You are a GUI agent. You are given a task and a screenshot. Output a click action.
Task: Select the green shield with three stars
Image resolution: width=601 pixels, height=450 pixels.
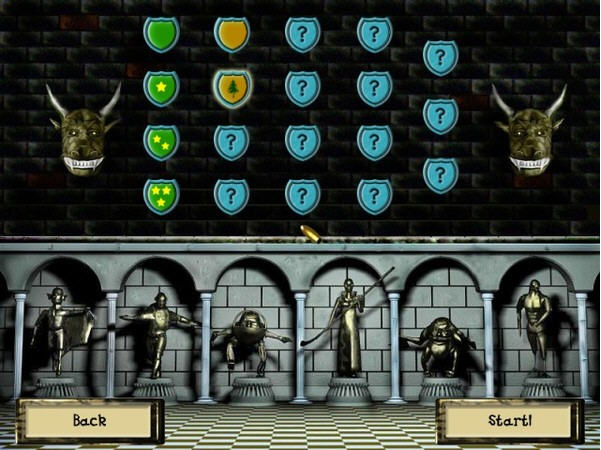coord(160,195)
